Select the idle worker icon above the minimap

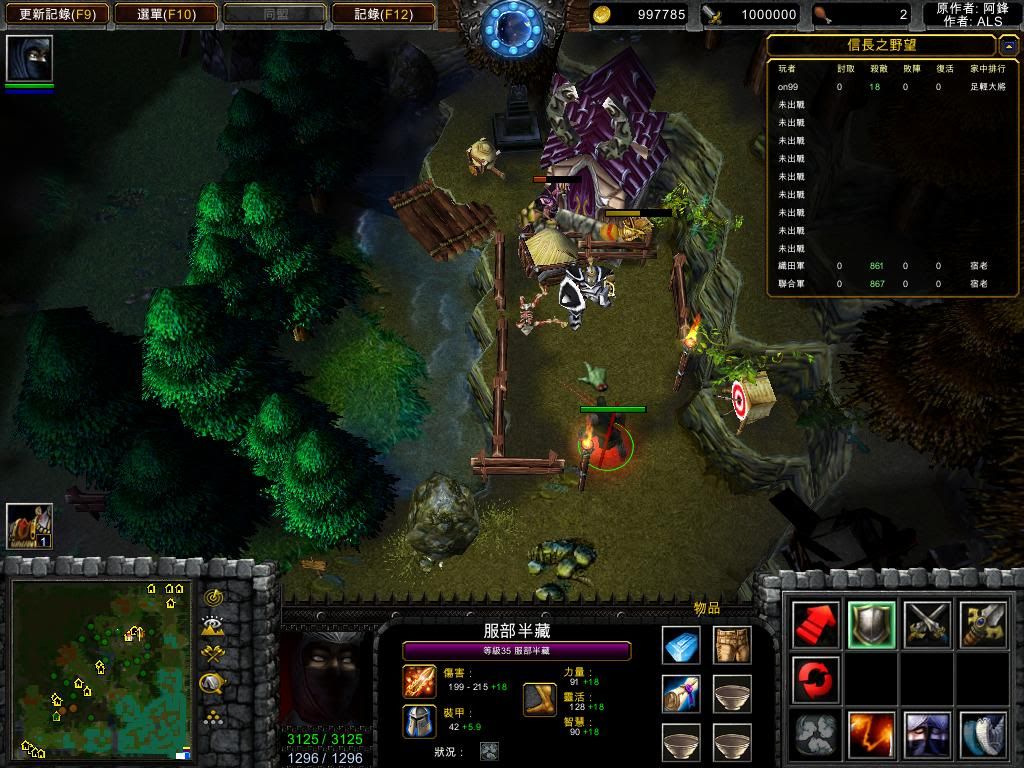29,526
